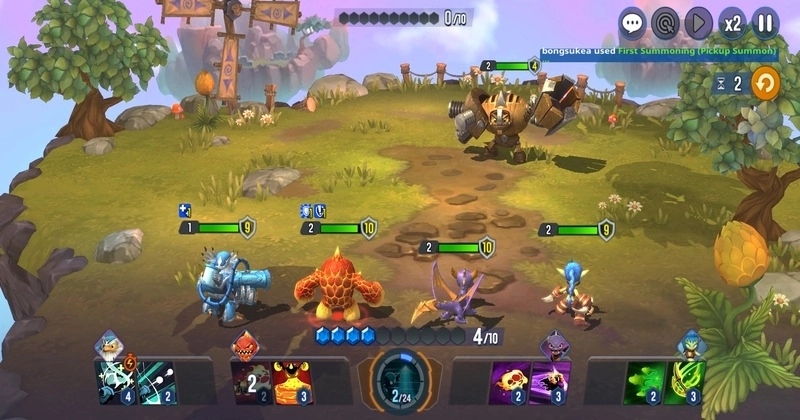Toggle the target selection mode button
The width and height of the screenshot is (800, 420).
tap(665, 22)
